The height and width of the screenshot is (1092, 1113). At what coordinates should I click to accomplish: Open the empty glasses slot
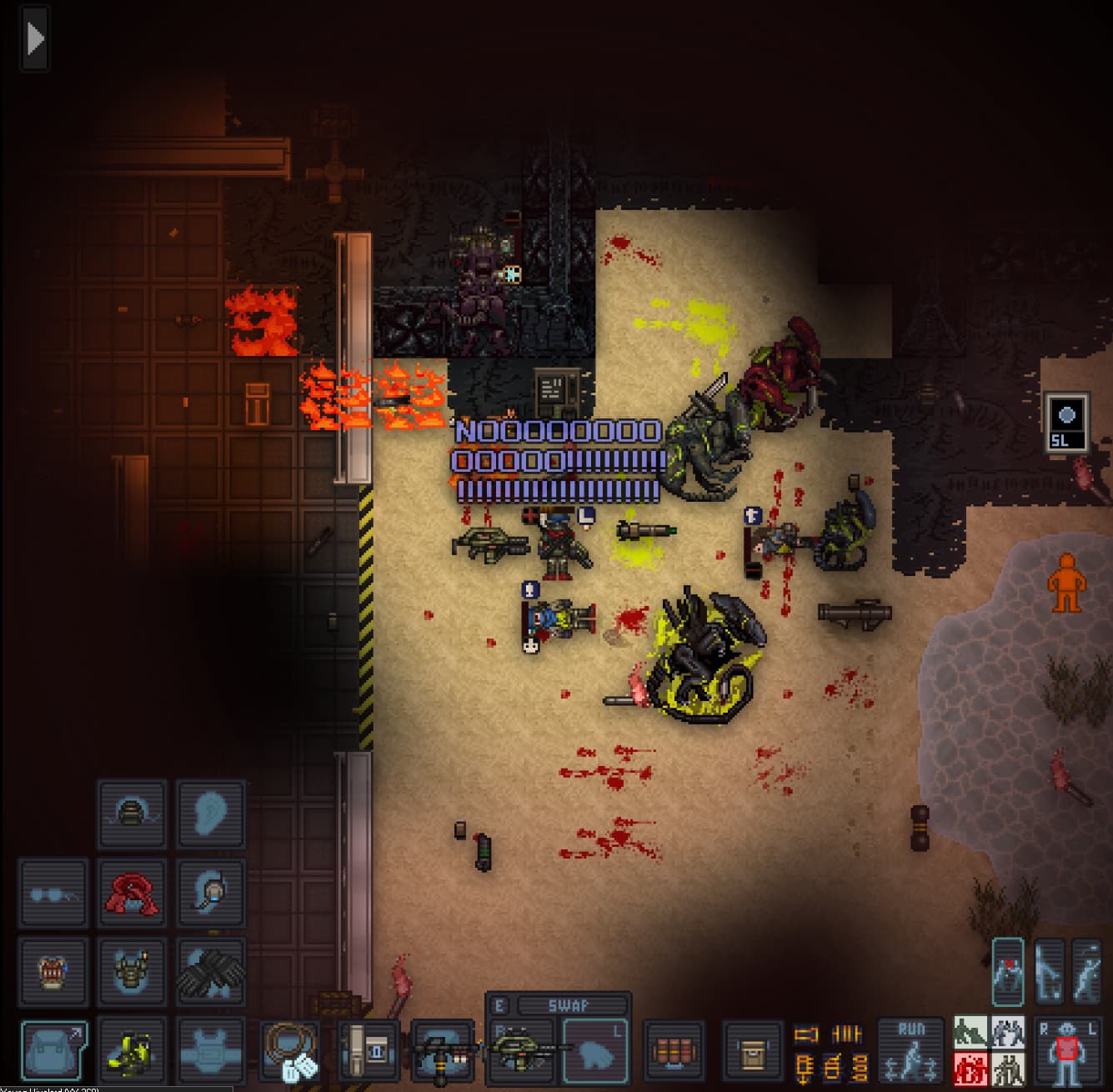(x=53, y=894)
